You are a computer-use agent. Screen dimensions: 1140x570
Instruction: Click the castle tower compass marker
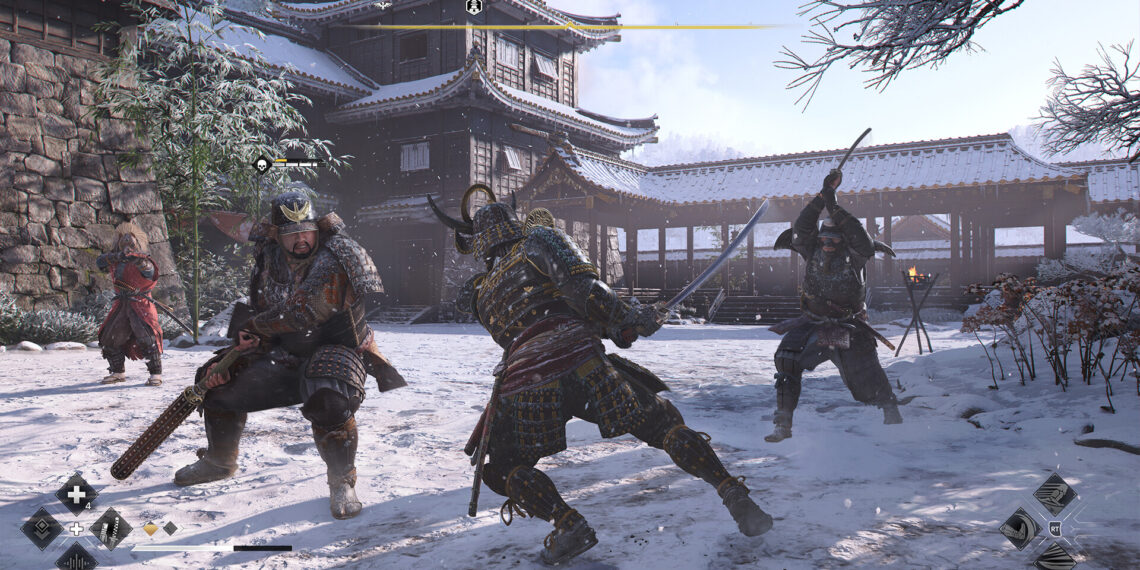[x=474, y=7]
